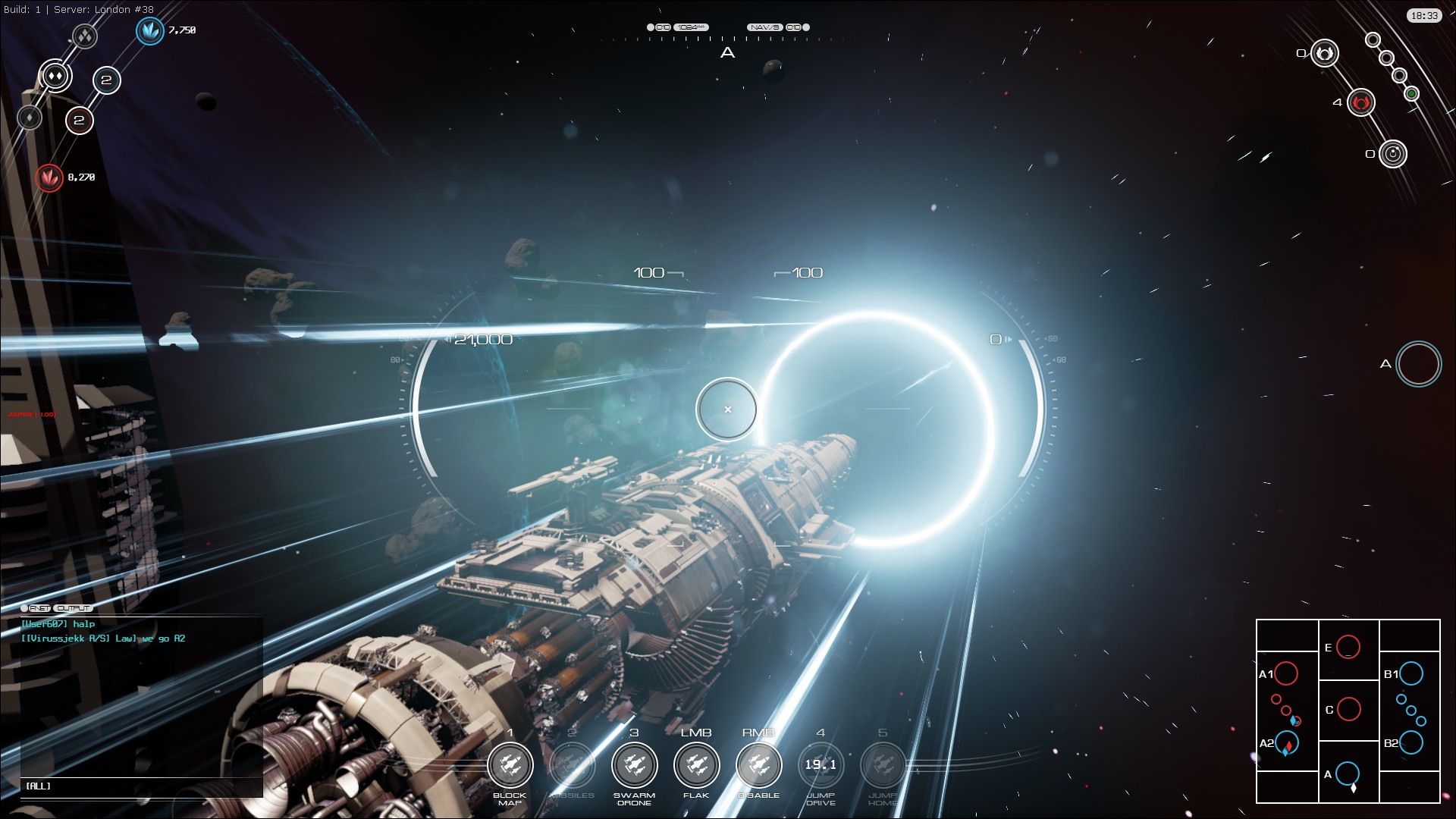This screenshot has height=819, width=1456.
Task: Open the OUTPUT chat tab
Action: (74, 608)
